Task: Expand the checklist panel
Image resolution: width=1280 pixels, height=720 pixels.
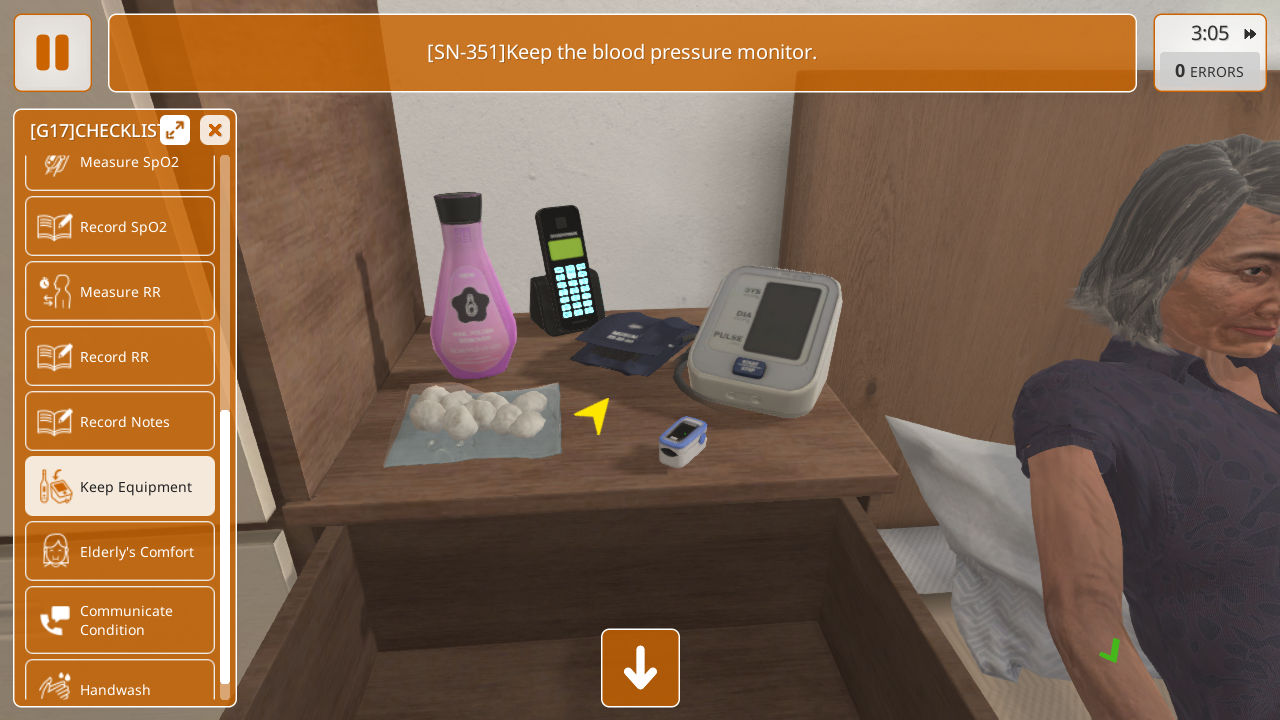Action: tap(175, 130)
